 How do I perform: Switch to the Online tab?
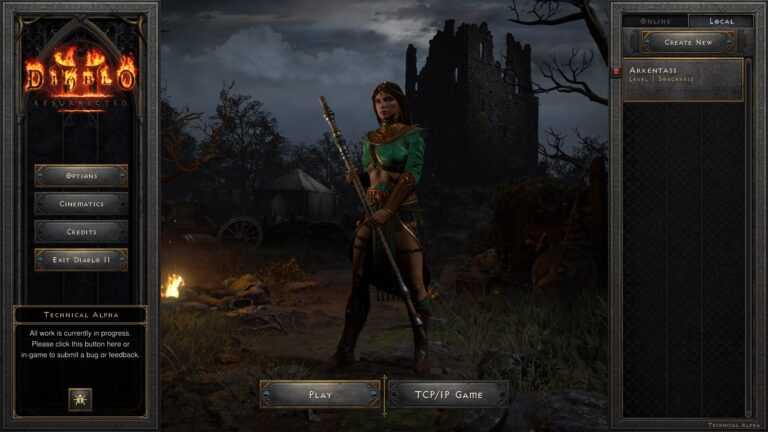pos(655,21)
